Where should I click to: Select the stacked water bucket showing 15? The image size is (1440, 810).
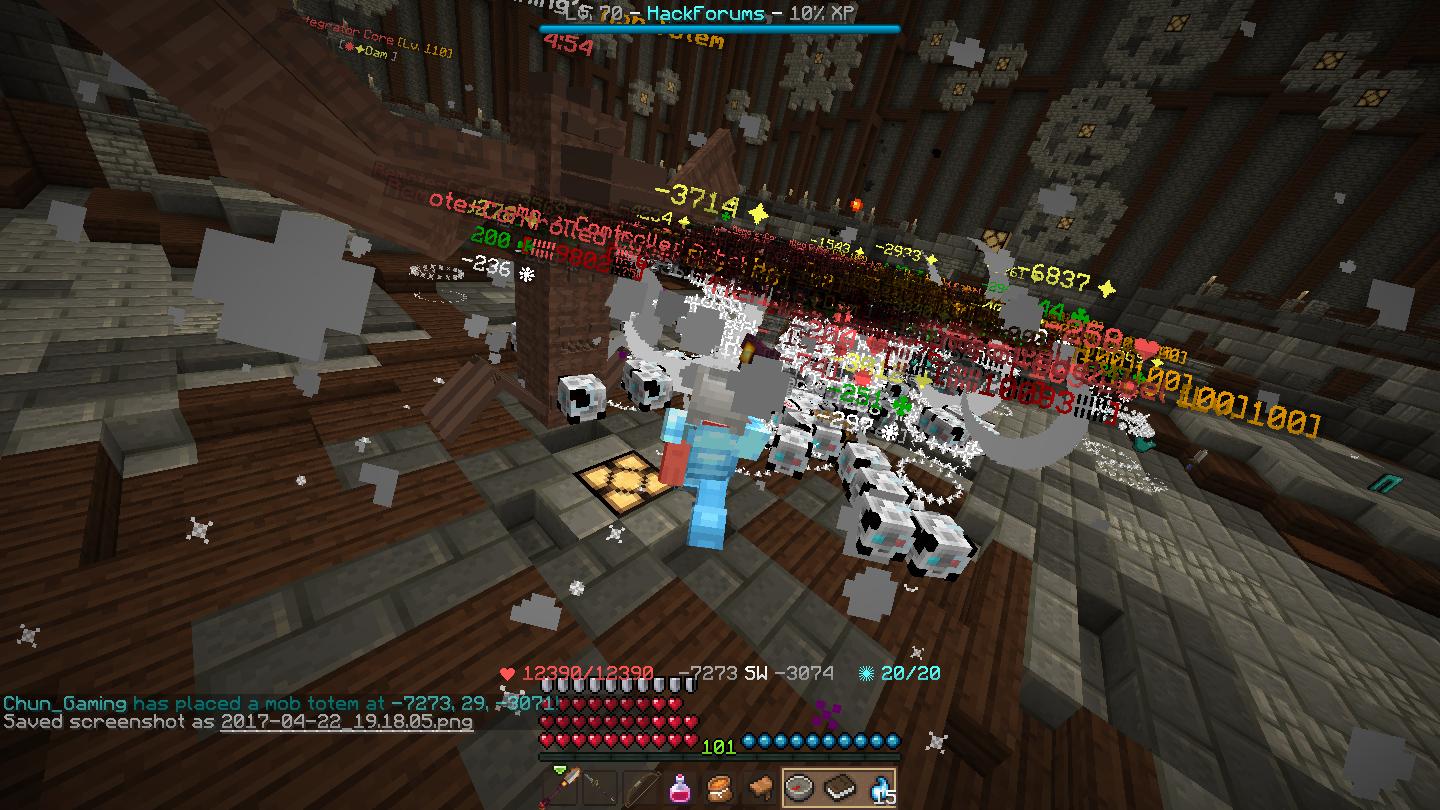coord(880,790)
